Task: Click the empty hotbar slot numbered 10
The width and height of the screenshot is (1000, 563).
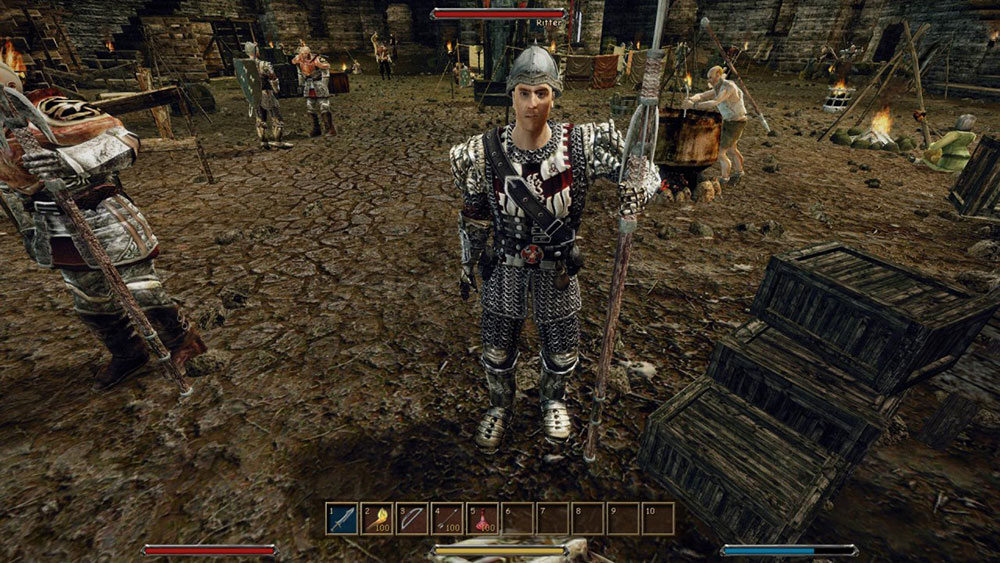Action: (x=658, y=518)
